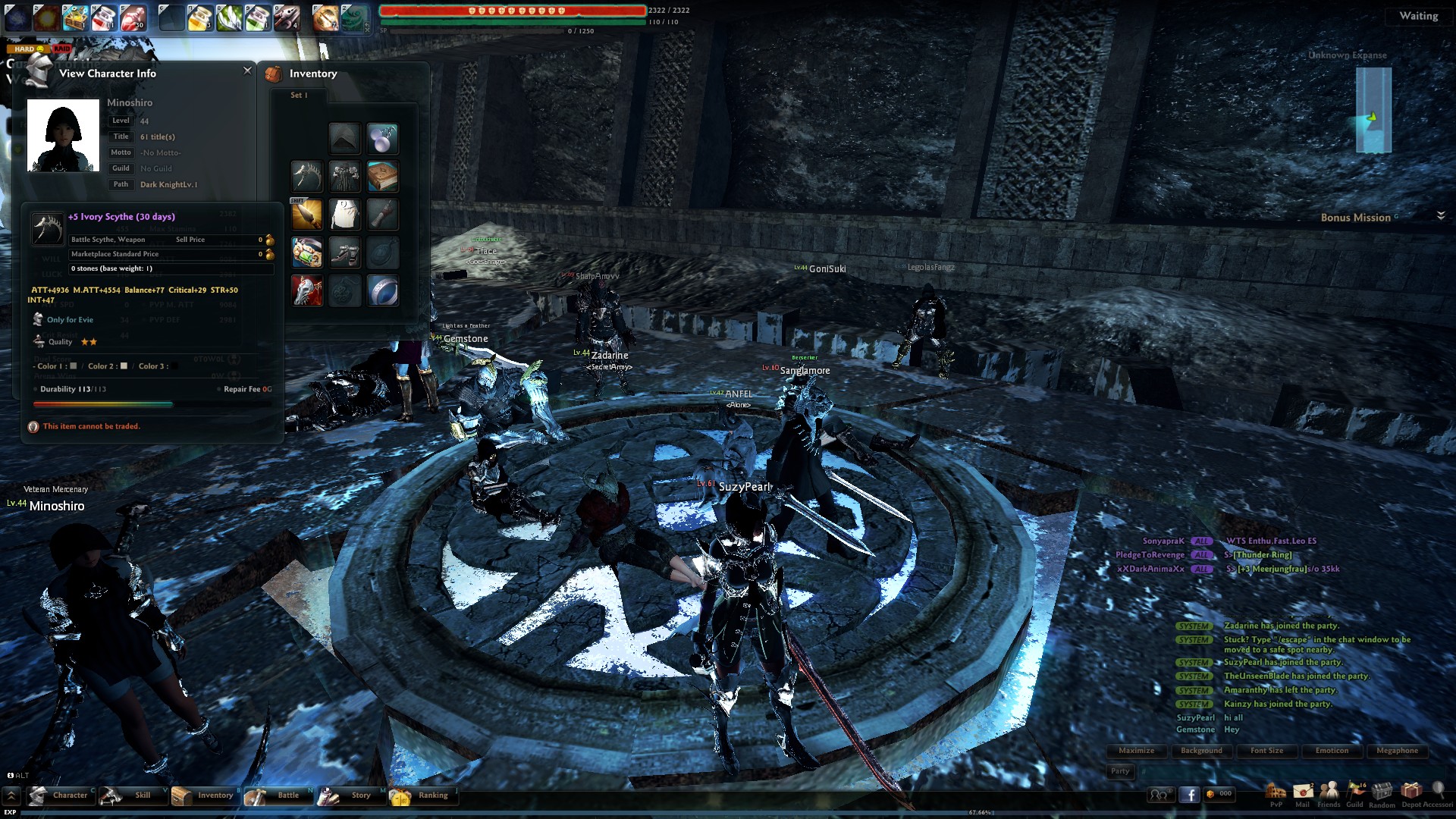Close the View Character Info window
The height and width of the screenshot is (819, 1456).
click(x=247, y=71)
